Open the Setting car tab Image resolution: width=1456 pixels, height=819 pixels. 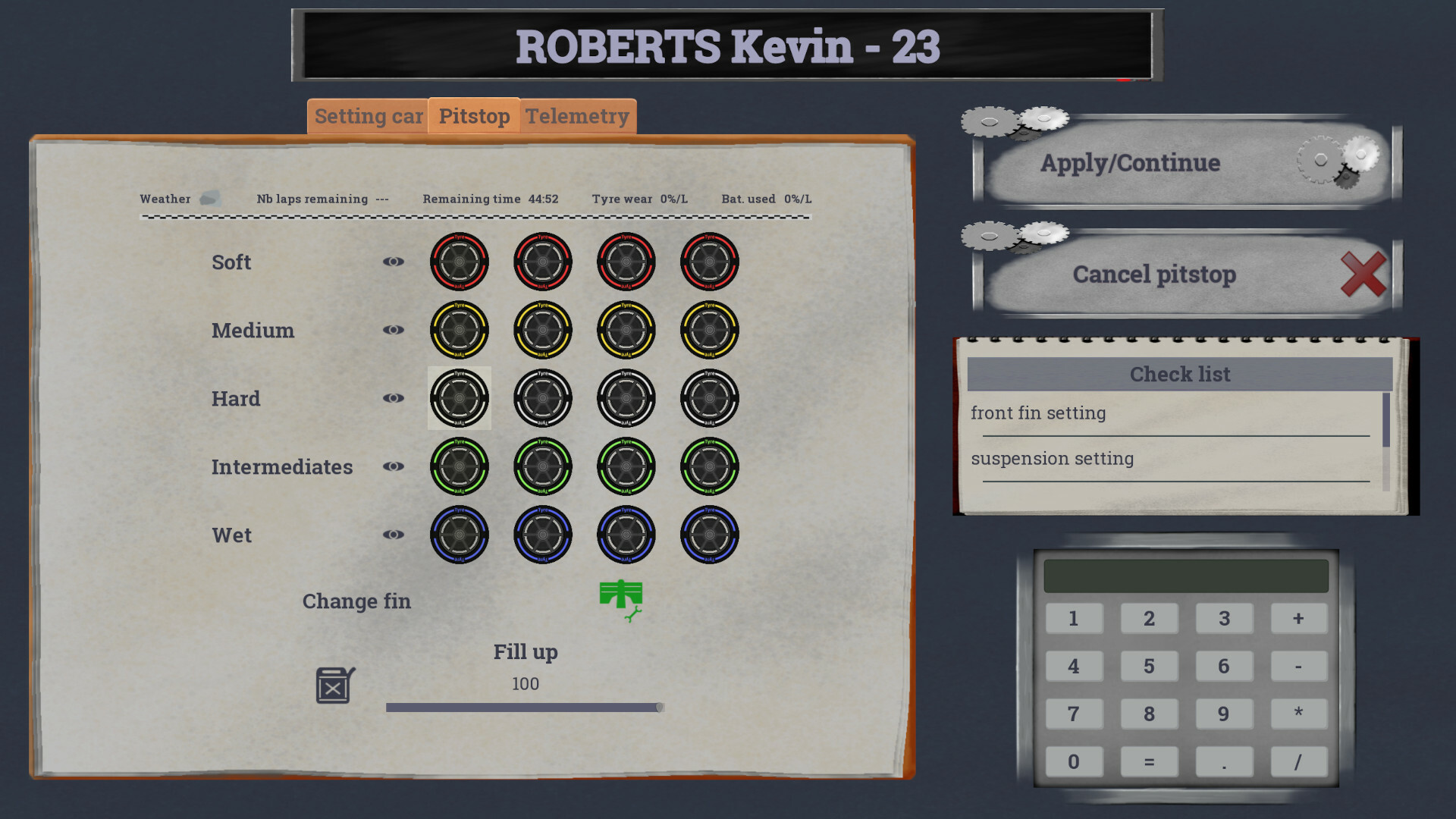(369, 116)
